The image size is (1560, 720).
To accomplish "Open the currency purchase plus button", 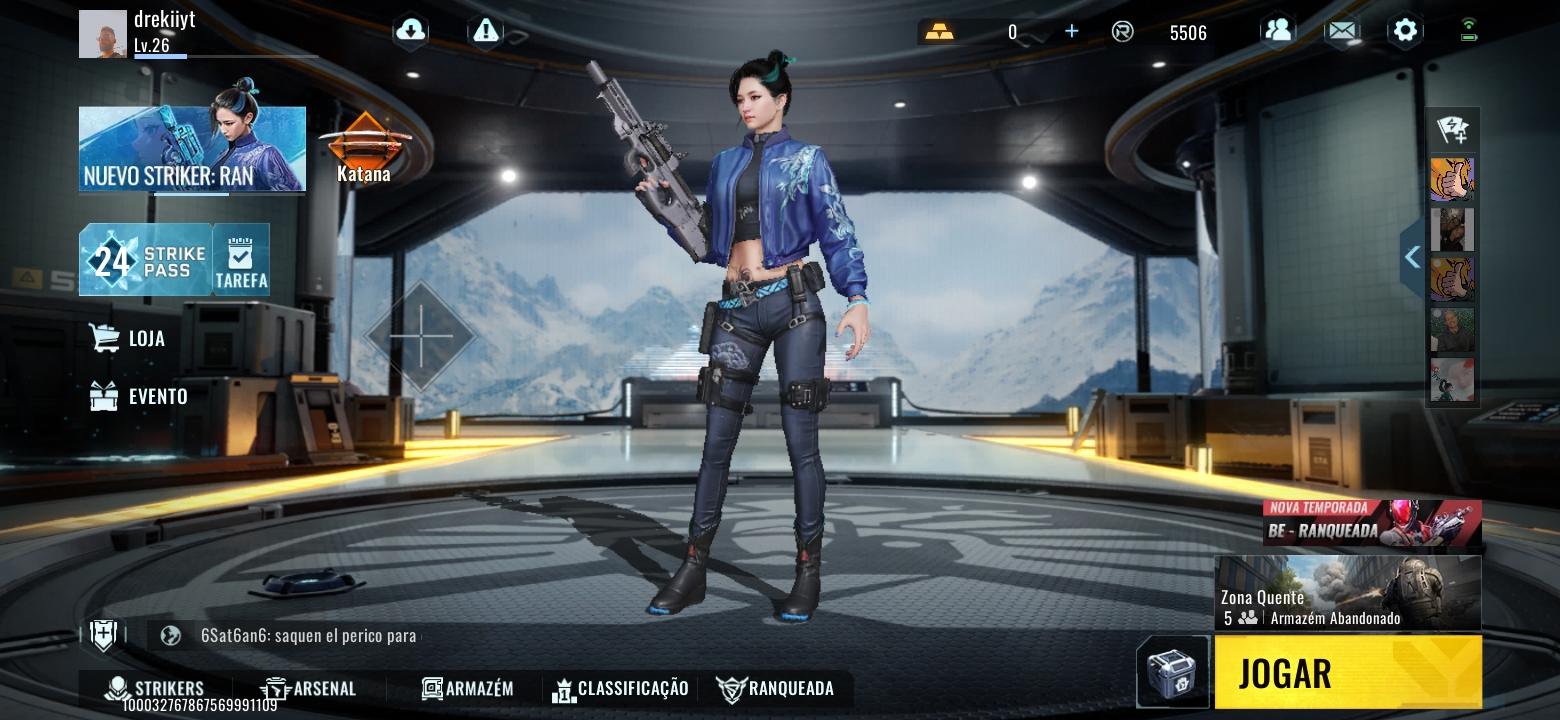I will click(1070, 31).
